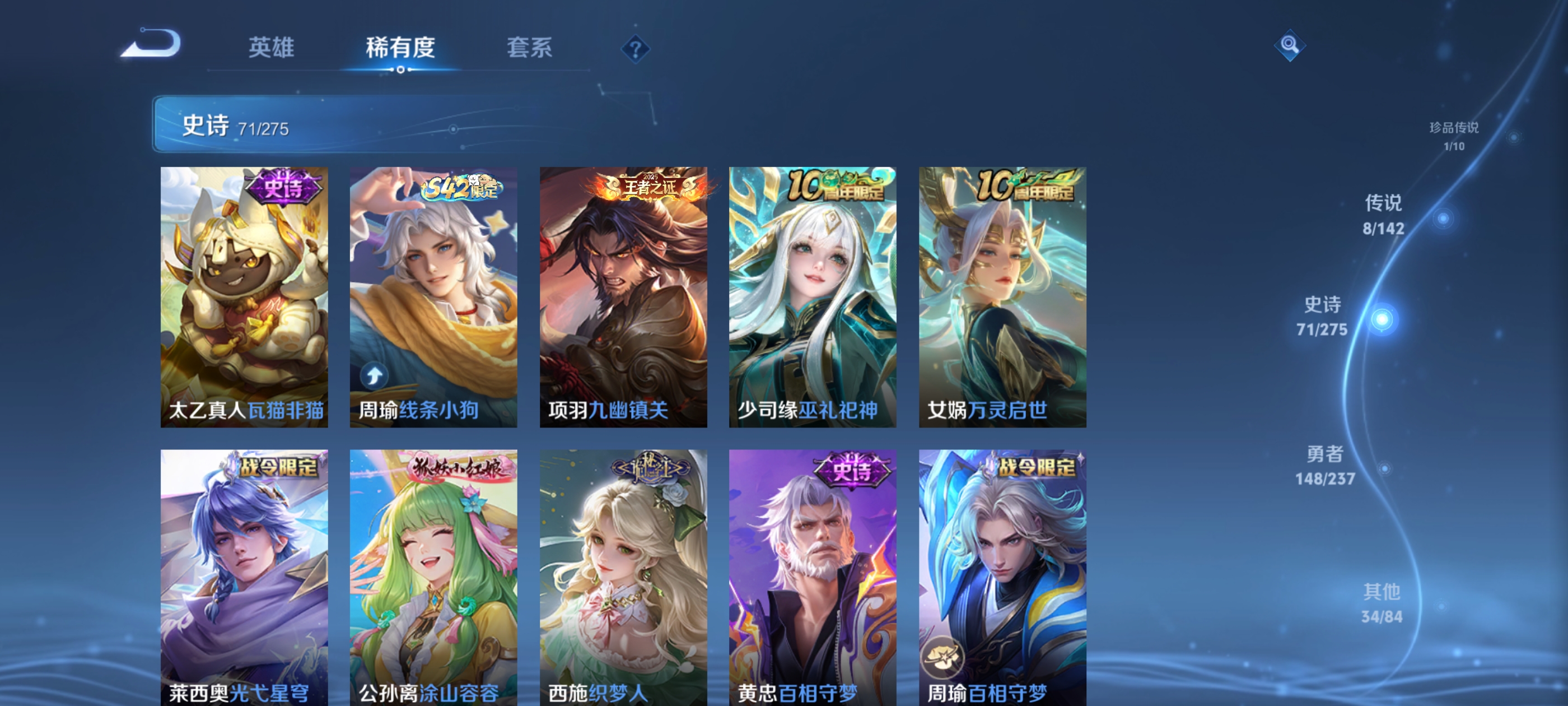Image resolution: width=1568 pixels, height=706 pixels.
Task: Switch to the 英雄 tab
Action: coord(272,48)
